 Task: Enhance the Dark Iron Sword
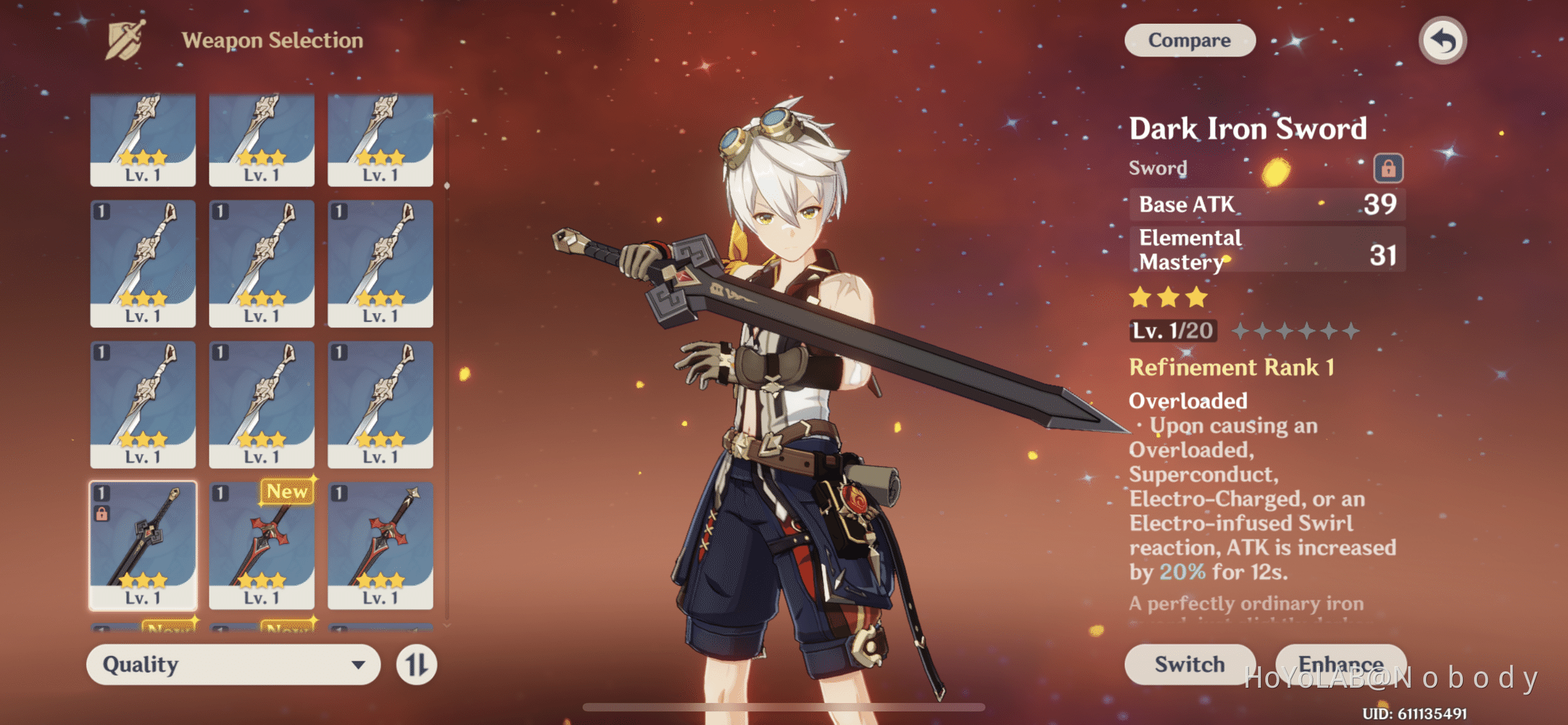point(1340,663)
